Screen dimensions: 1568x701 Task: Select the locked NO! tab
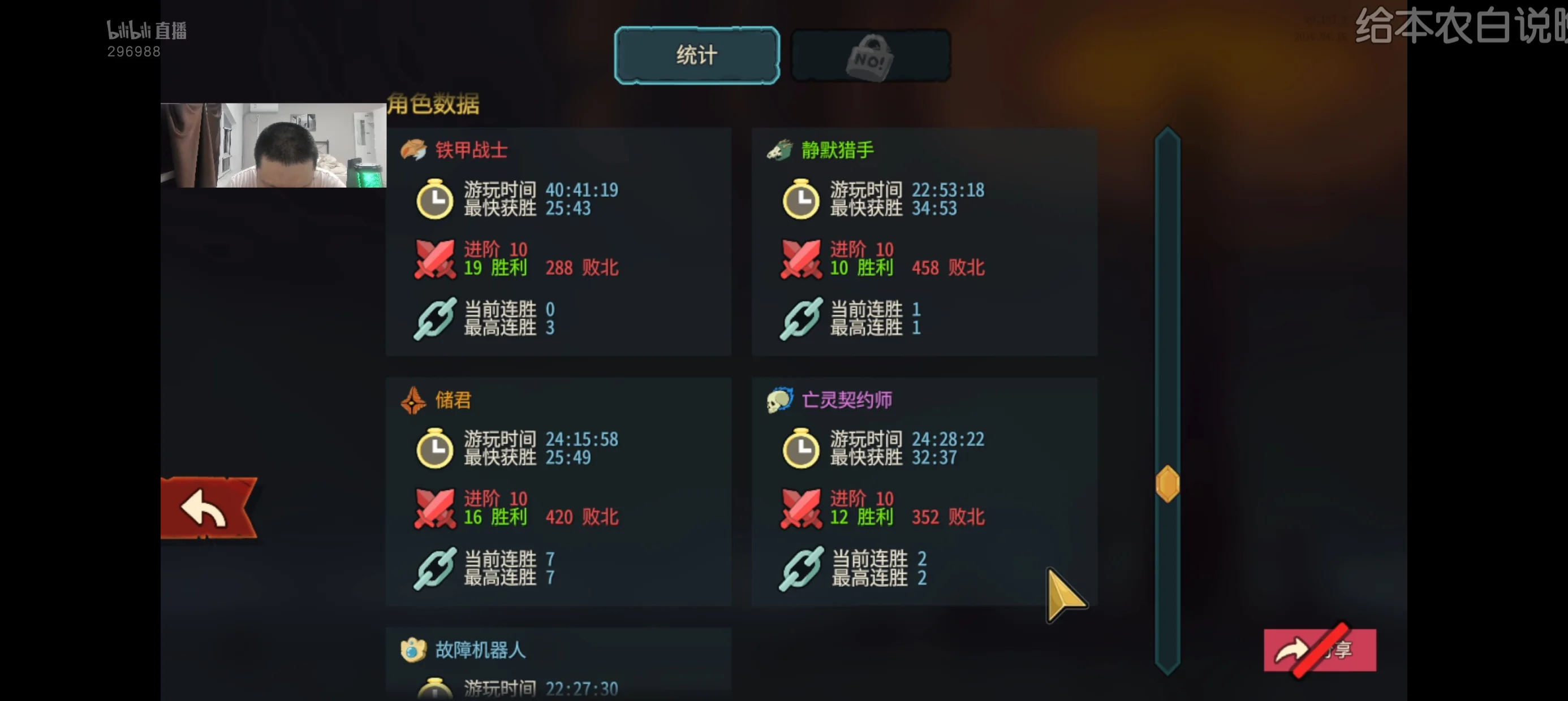point(871,57)
